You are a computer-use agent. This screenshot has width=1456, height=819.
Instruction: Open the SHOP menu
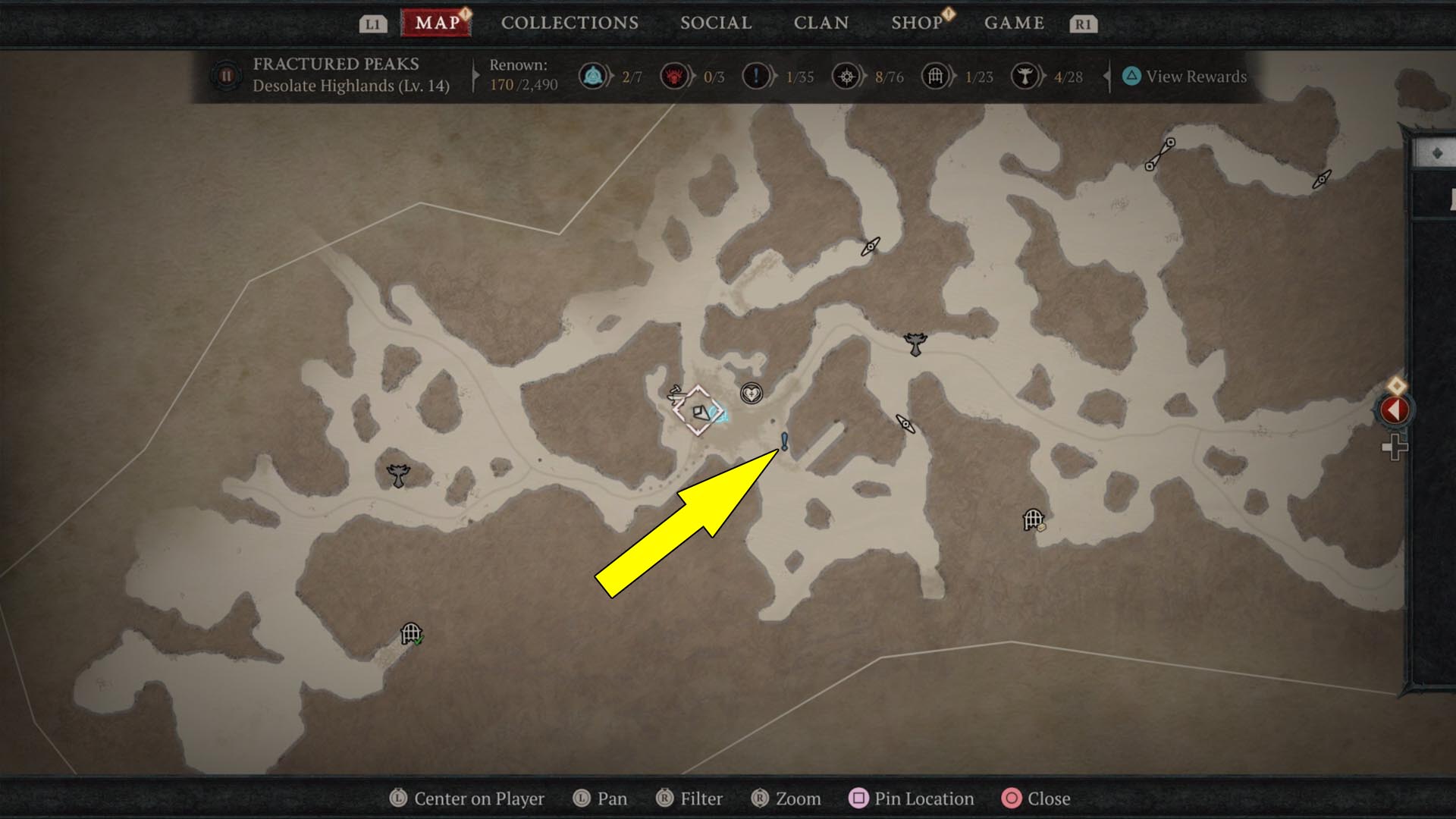(915, 23)
